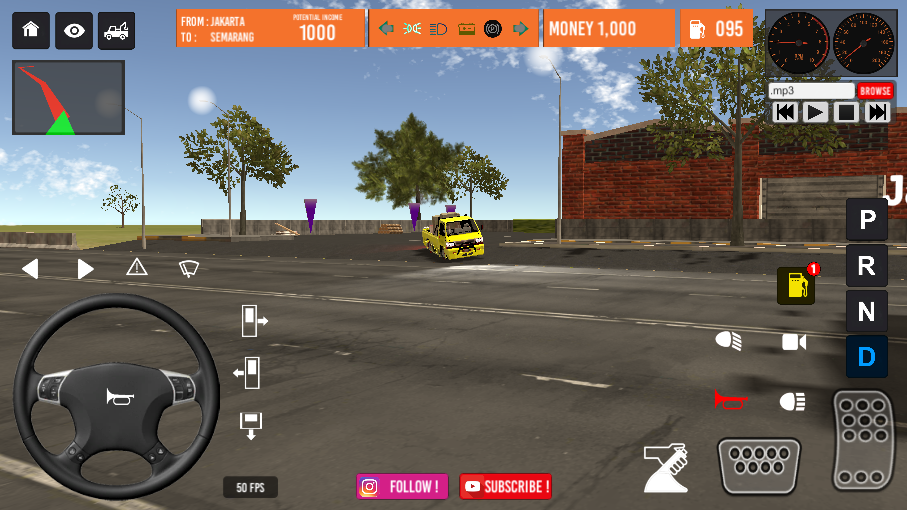
Task: Go to the home menu
Action: 30,31
